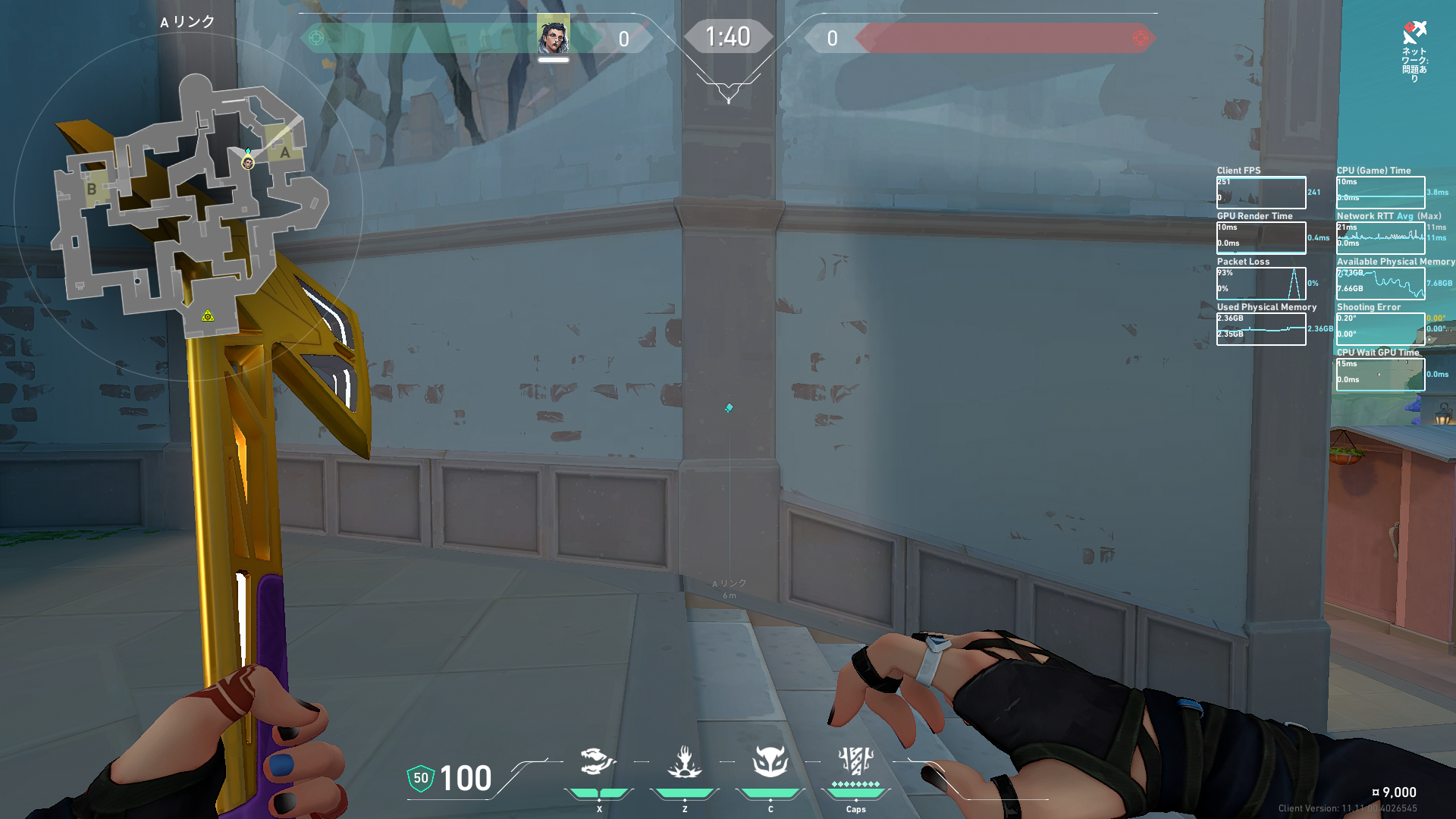Click the green team emblem in the score bar

[x=317, y=38]
